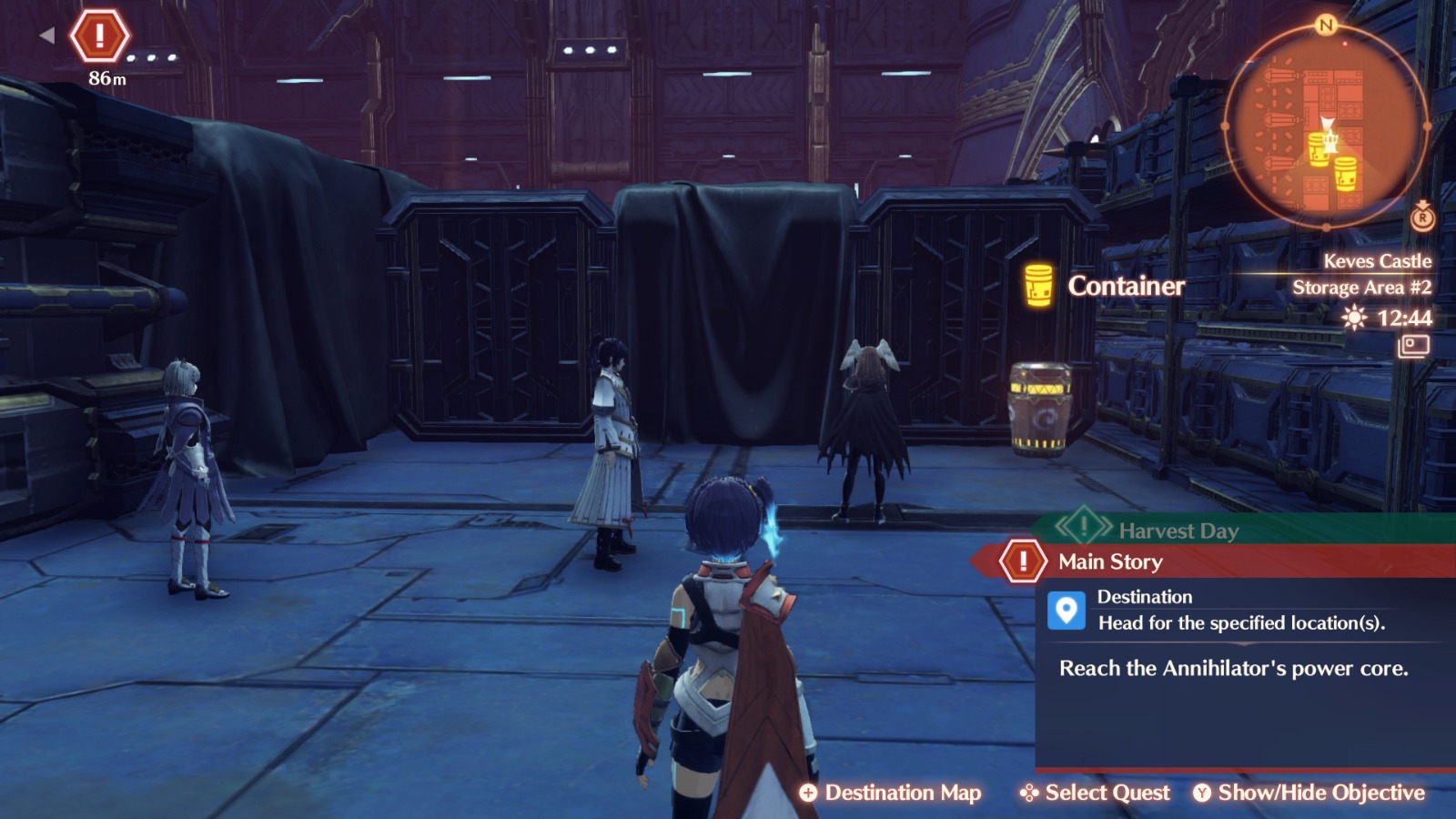Select the Main Story quest banner
Image resolution: width=1456 pixels, height=819 pixels.
click(1110, 561)
